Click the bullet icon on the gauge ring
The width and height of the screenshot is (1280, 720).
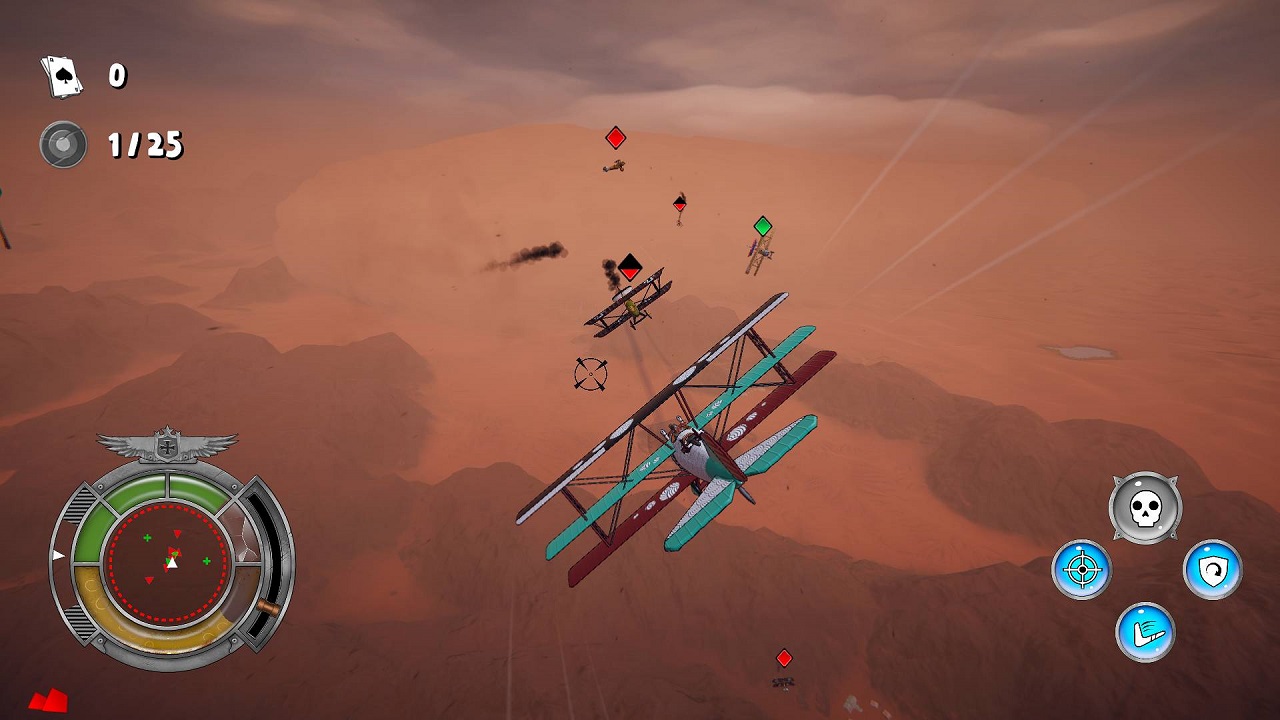tap(266, 604)
